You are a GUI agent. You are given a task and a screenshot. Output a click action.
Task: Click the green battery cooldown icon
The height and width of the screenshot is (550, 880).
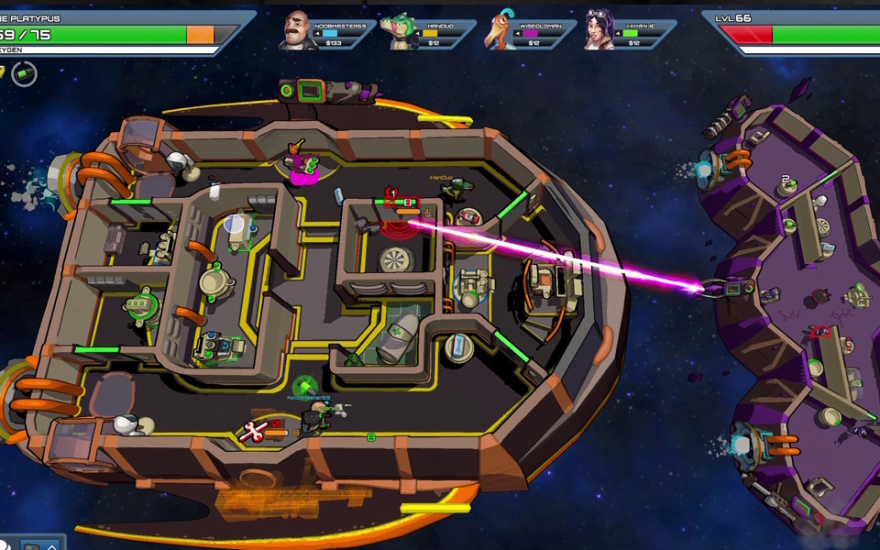pyautogui.click(x=24, y=73)
